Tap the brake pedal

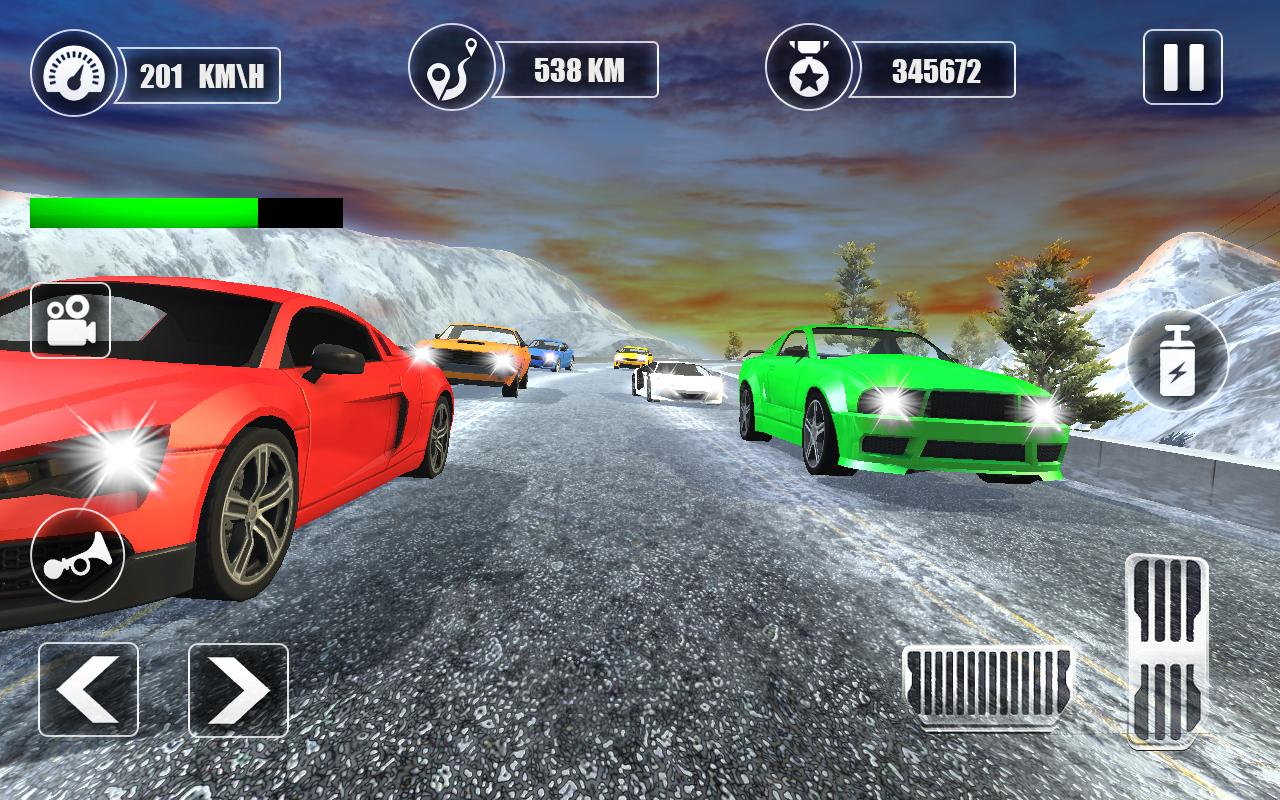tap(987, 685)
